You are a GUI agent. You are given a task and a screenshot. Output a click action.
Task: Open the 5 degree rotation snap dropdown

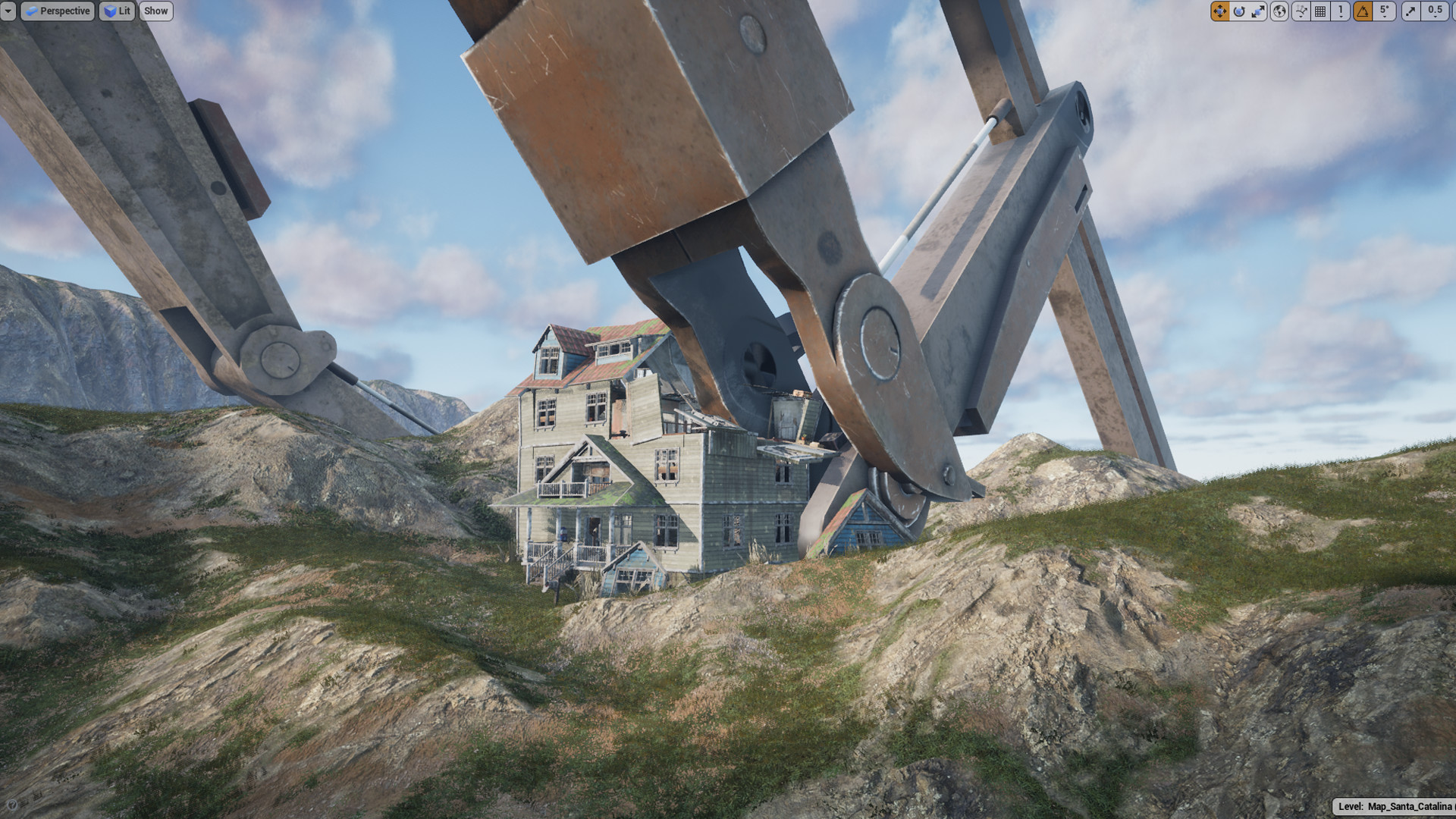[x=1383, y=11]
